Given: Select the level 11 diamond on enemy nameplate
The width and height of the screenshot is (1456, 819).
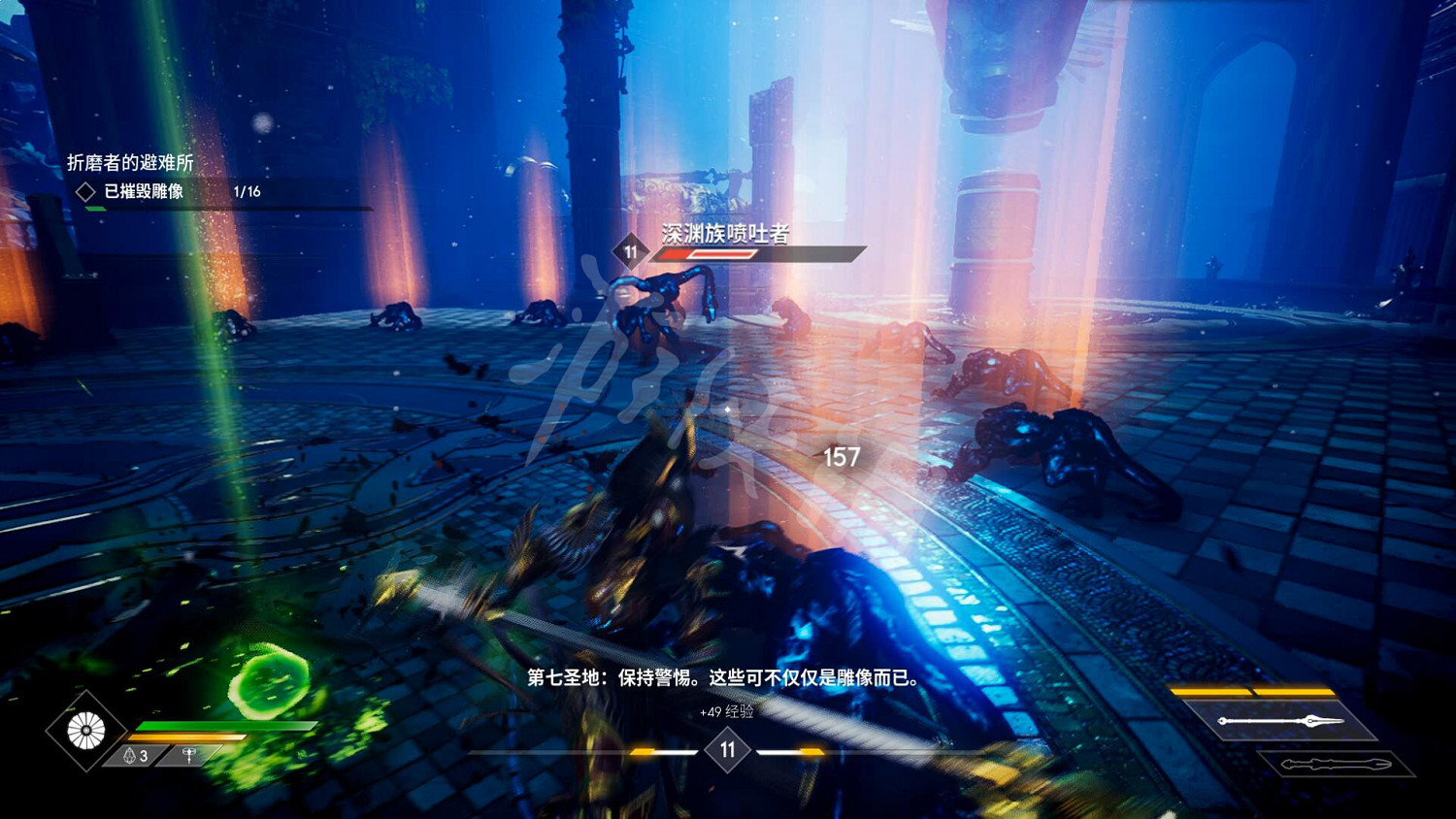Looking at the screenshot, I should tap(631, 252).
